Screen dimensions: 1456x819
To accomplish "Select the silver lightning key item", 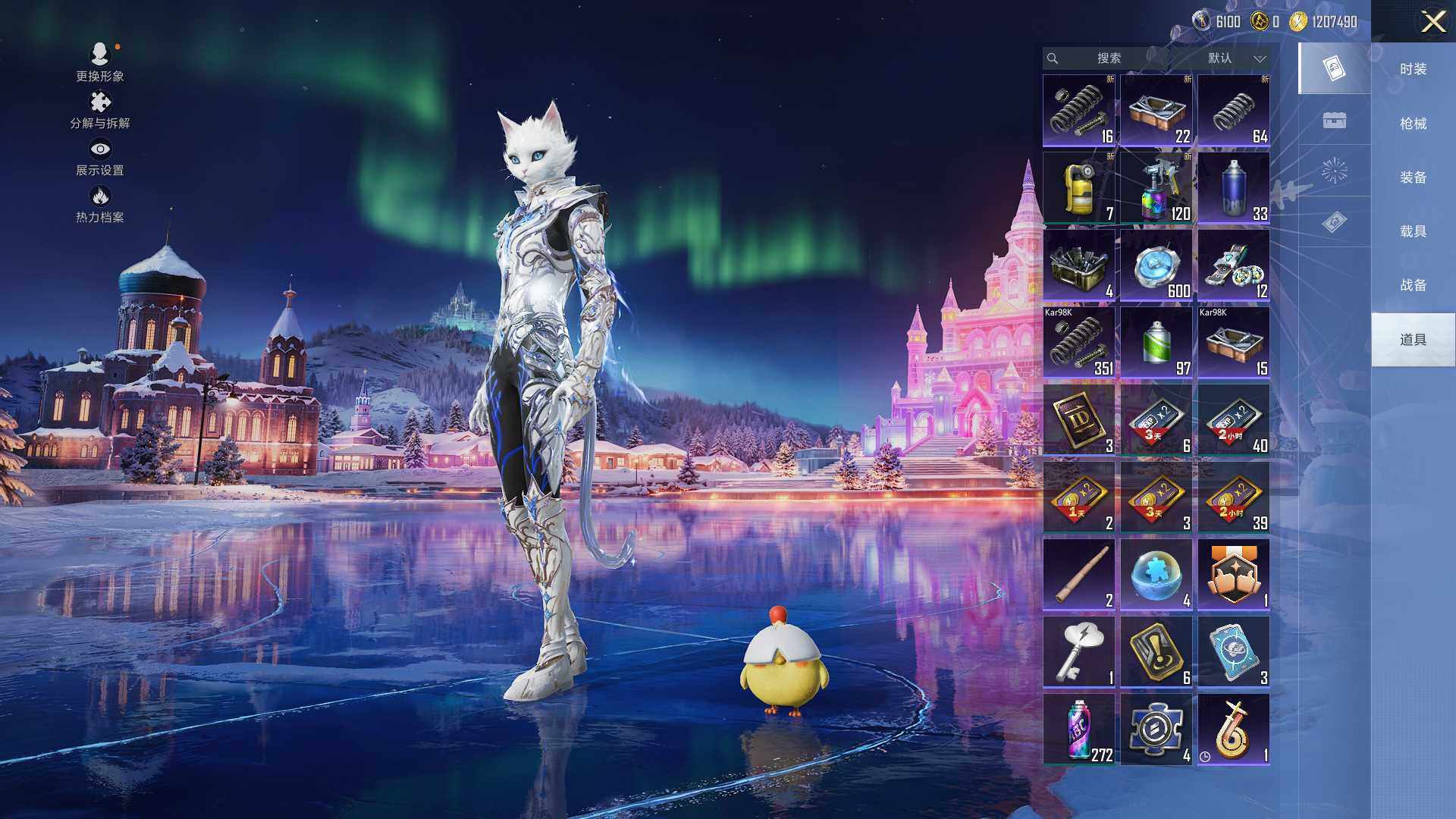I will [1079, 652].
